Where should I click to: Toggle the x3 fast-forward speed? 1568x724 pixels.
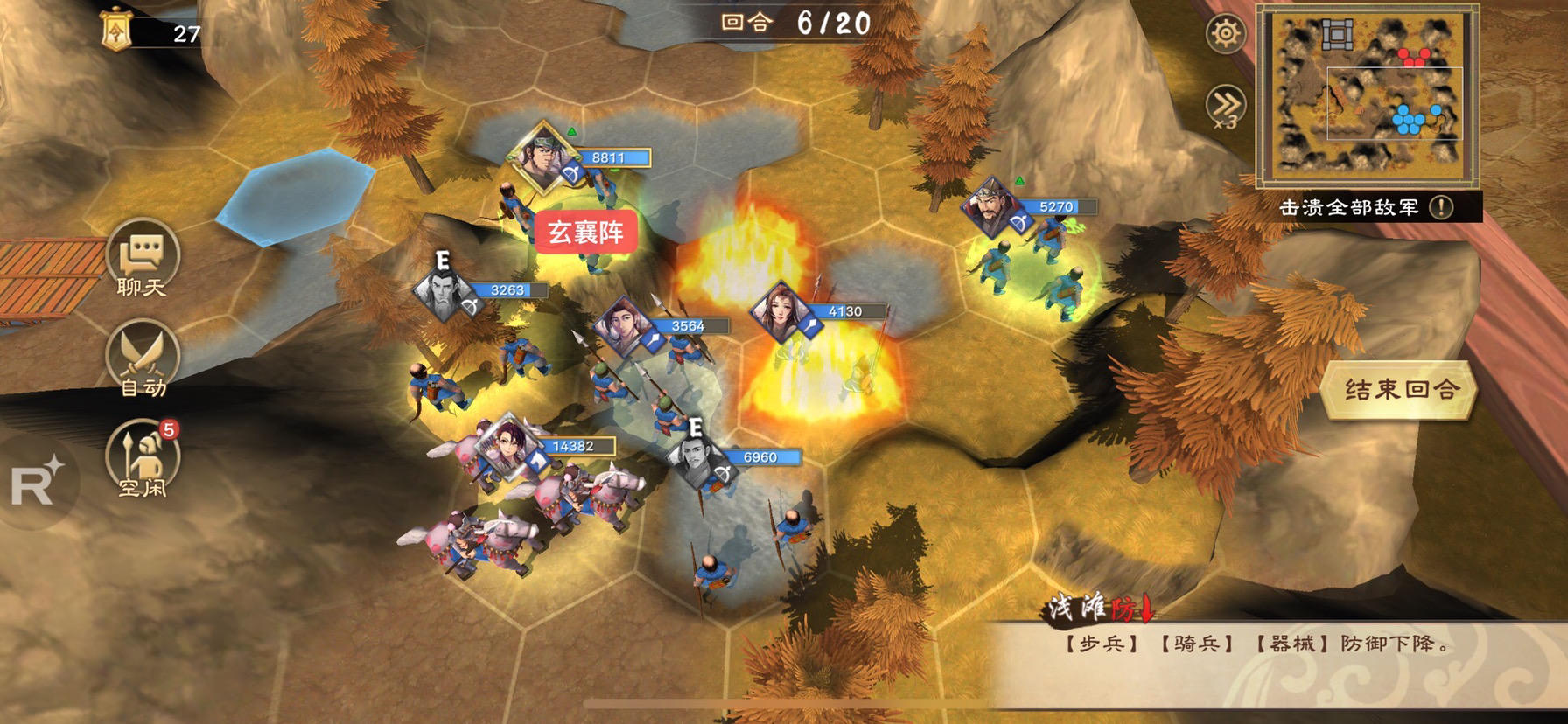pyautogui.click(x=1225, y=107)
